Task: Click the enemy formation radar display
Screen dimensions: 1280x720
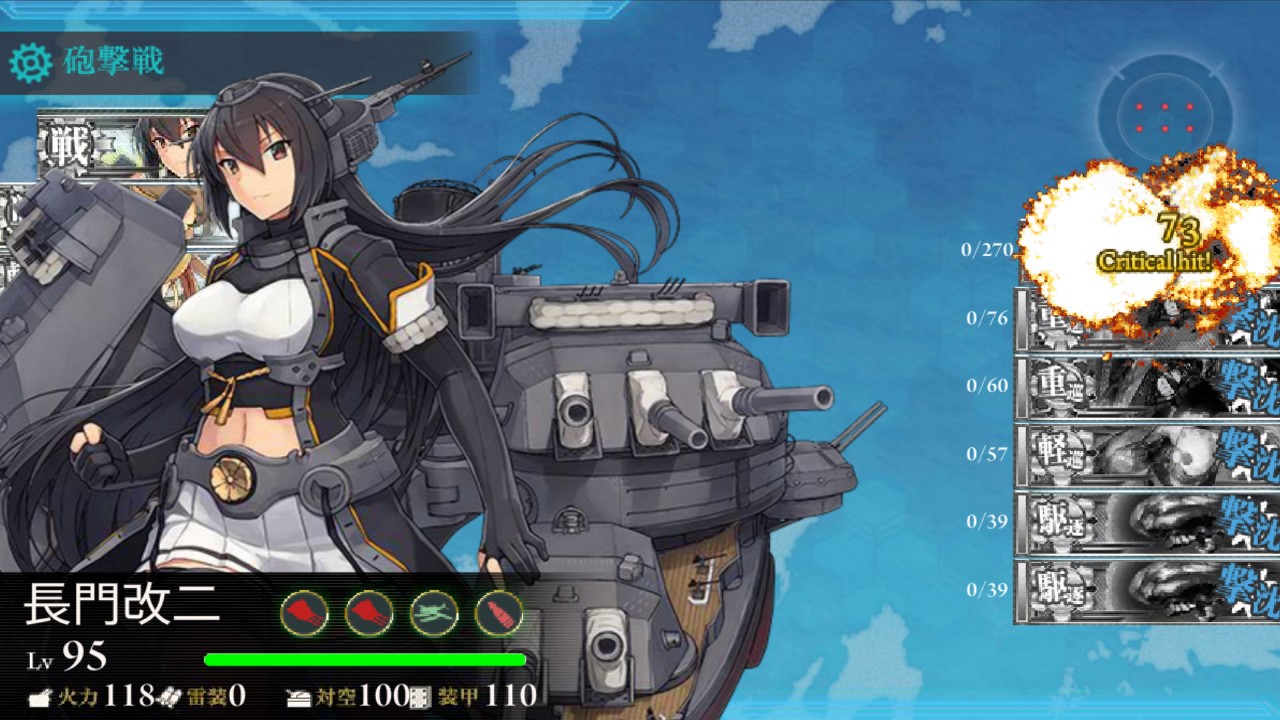Action: pyautogui.click(x=1164, y=116)
